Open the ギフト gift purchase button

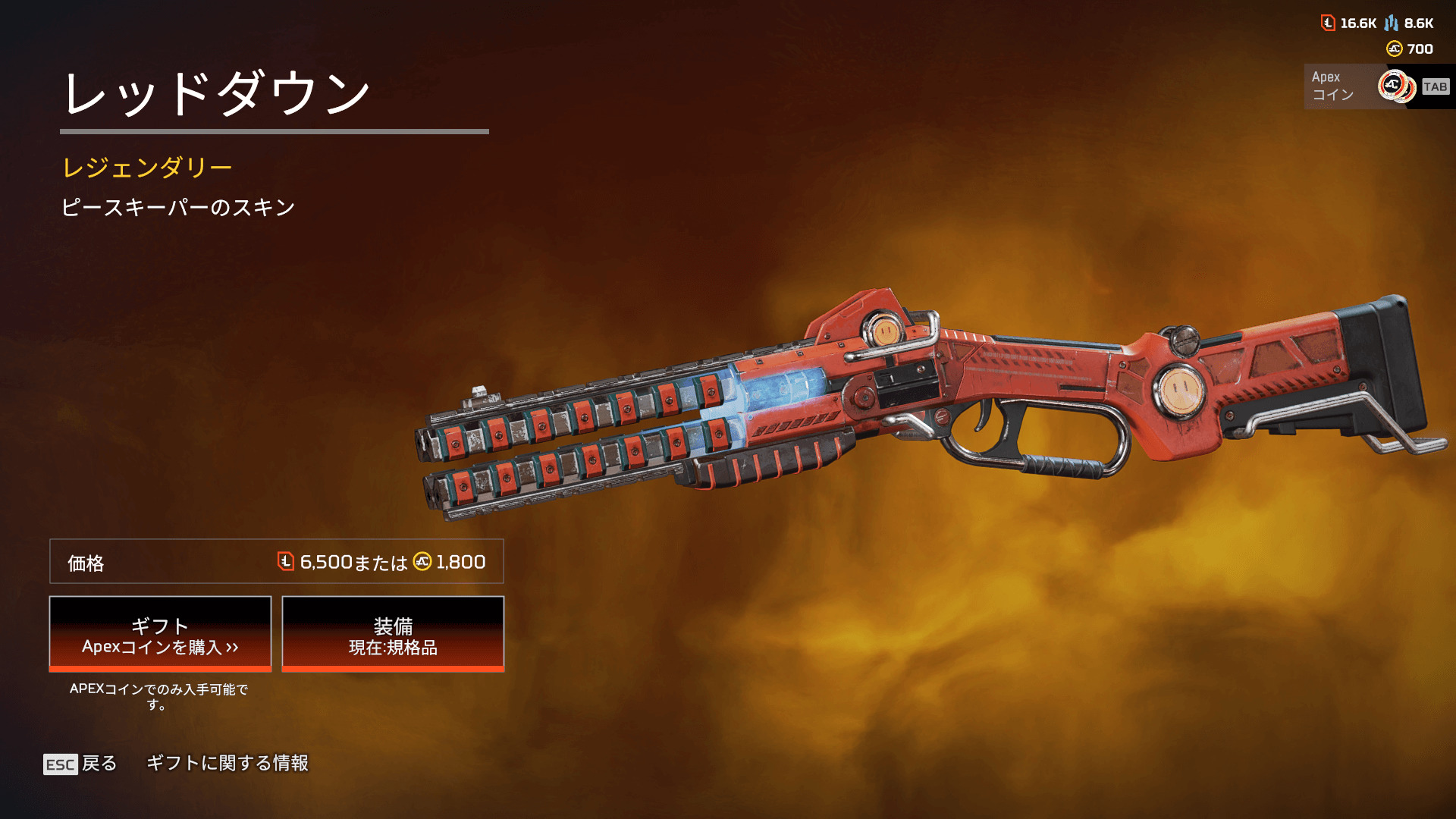tap(160, 634)
